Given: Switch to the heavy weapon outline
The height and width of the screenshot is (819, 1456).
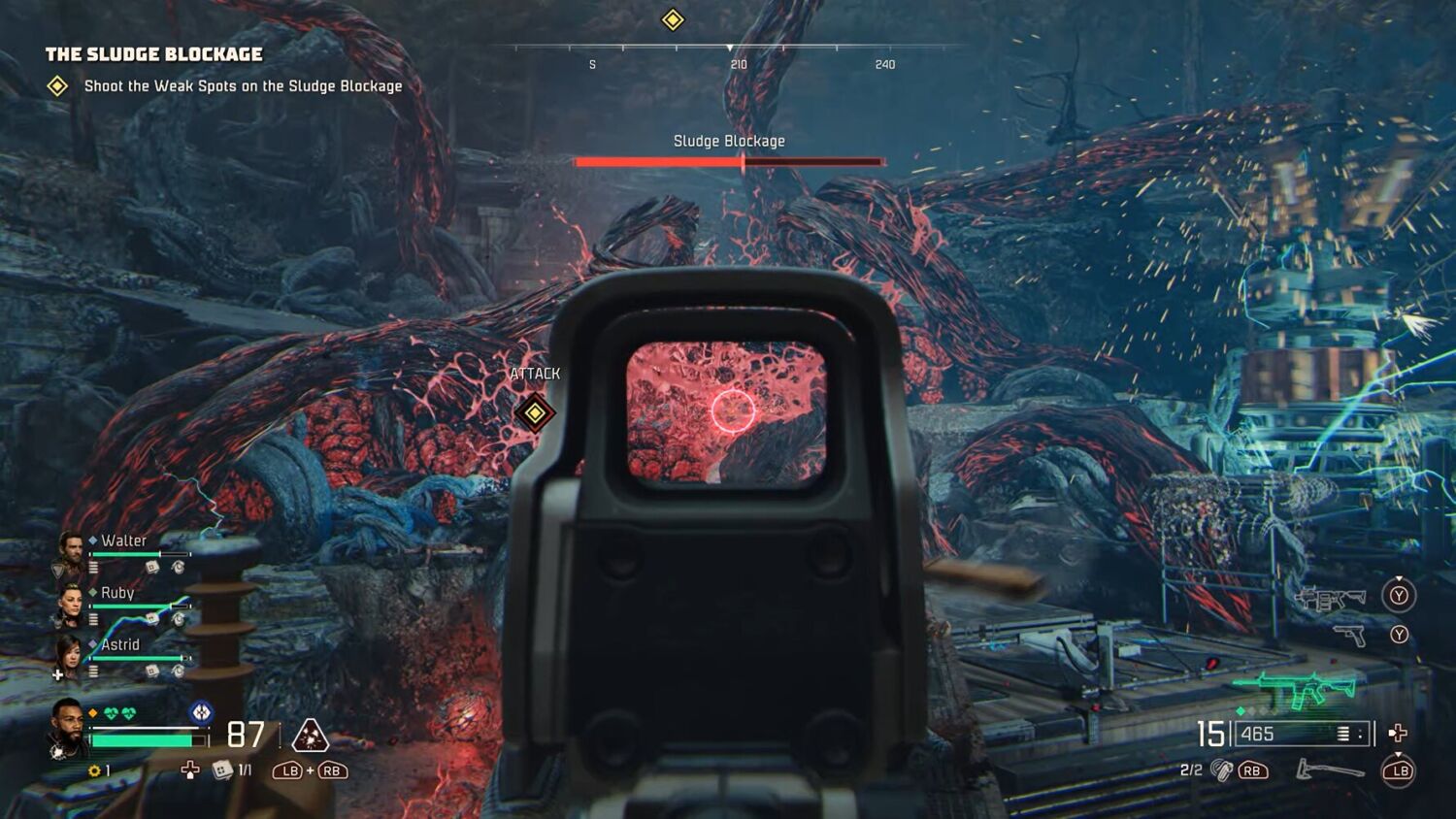Looking at the screenshot, I should pyautogui.click(x=1331, y=599).
